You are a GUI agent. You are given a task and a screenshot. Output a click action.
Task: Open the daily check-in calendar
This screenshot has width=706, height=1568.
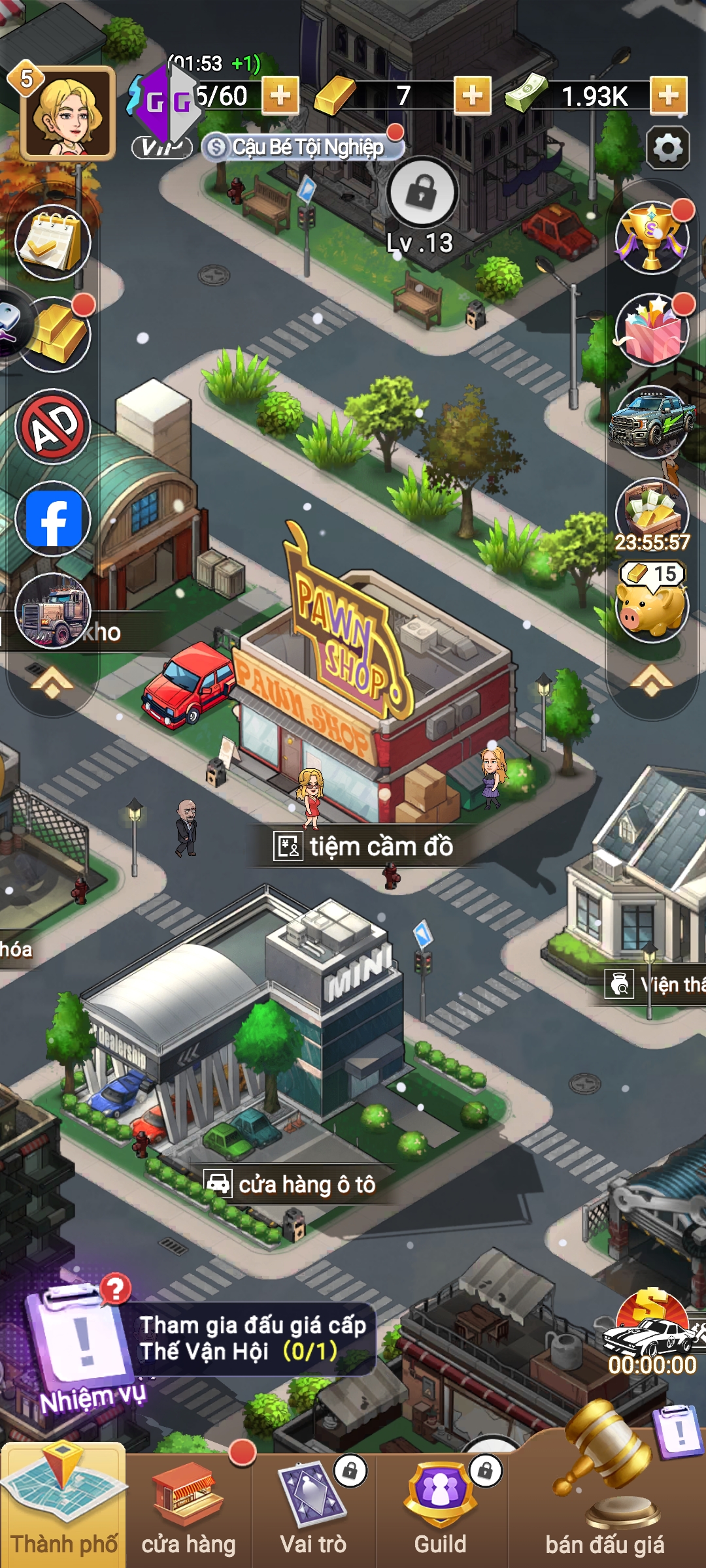point(53,243)
